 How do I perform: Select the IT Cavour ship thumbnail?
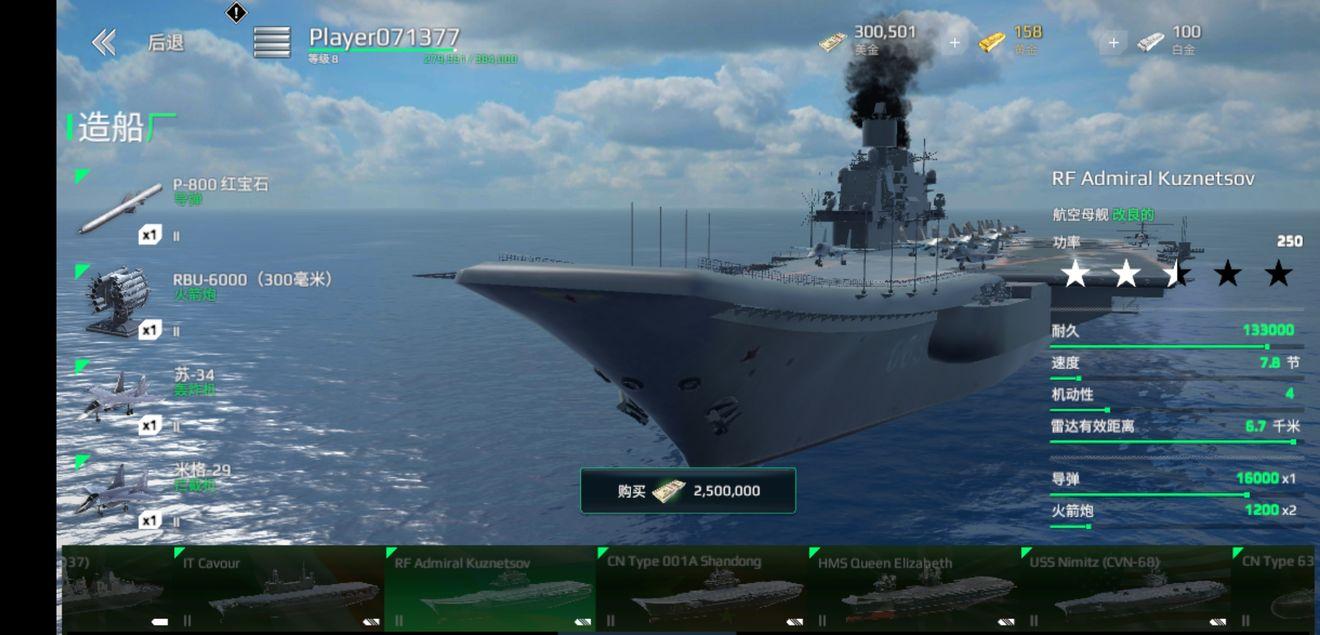pyautogui.click(x=278, y=590)
